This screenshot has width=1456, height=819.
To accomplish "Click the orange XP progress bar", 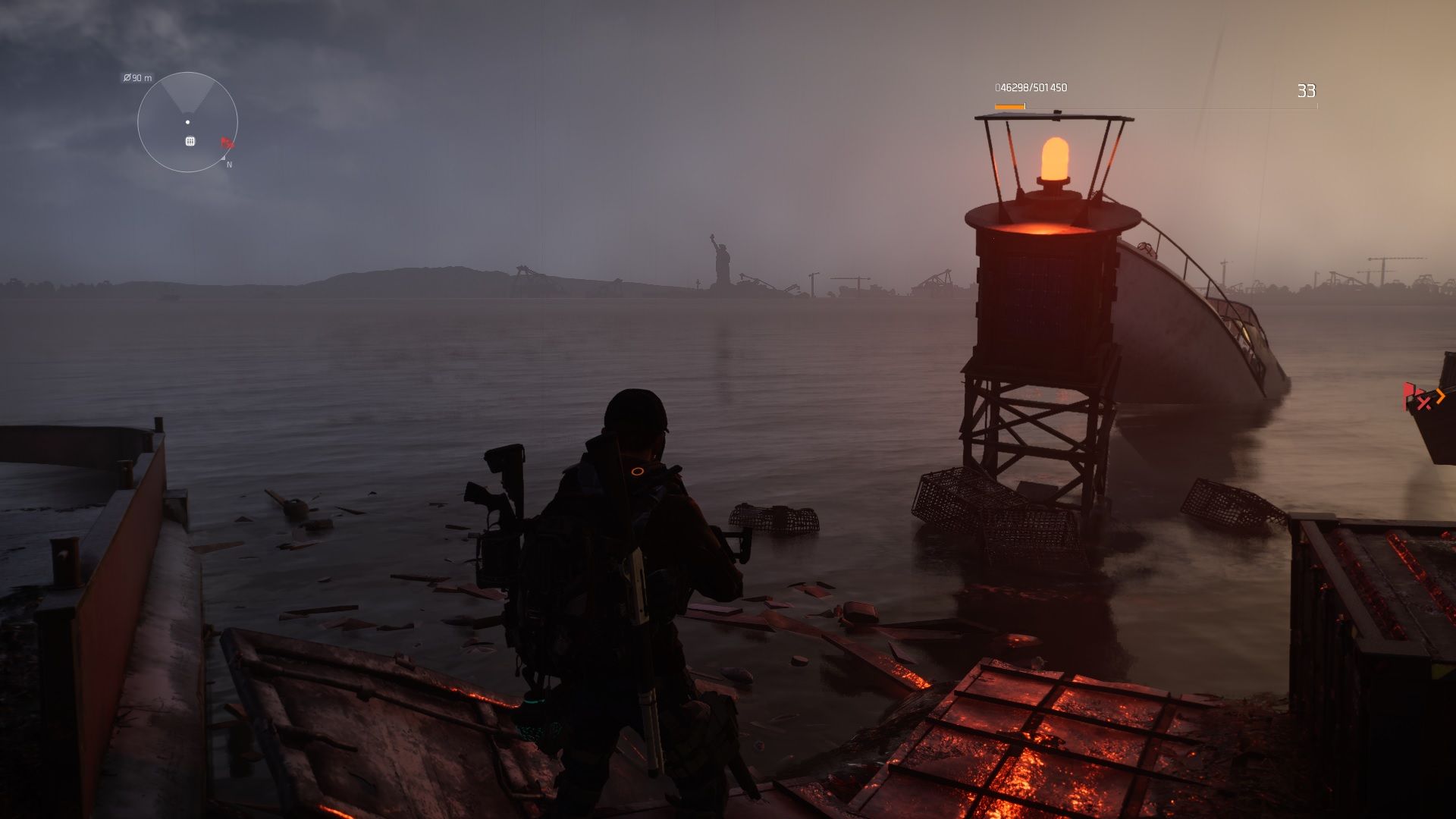I will click(x=1011, y=108).
